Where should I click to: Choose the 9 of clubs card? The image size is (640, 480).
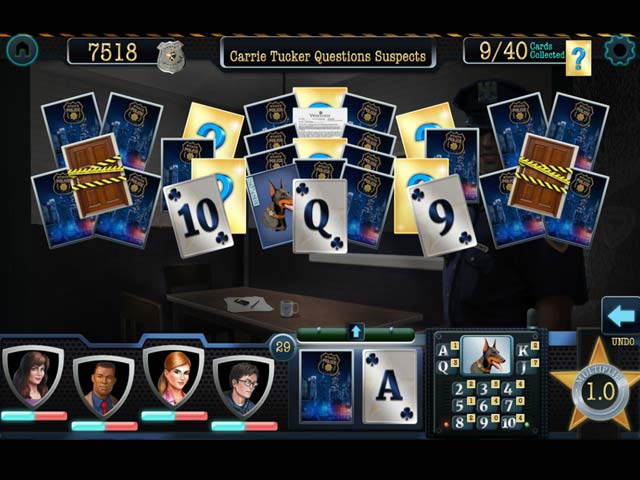(x=443, y=216)
